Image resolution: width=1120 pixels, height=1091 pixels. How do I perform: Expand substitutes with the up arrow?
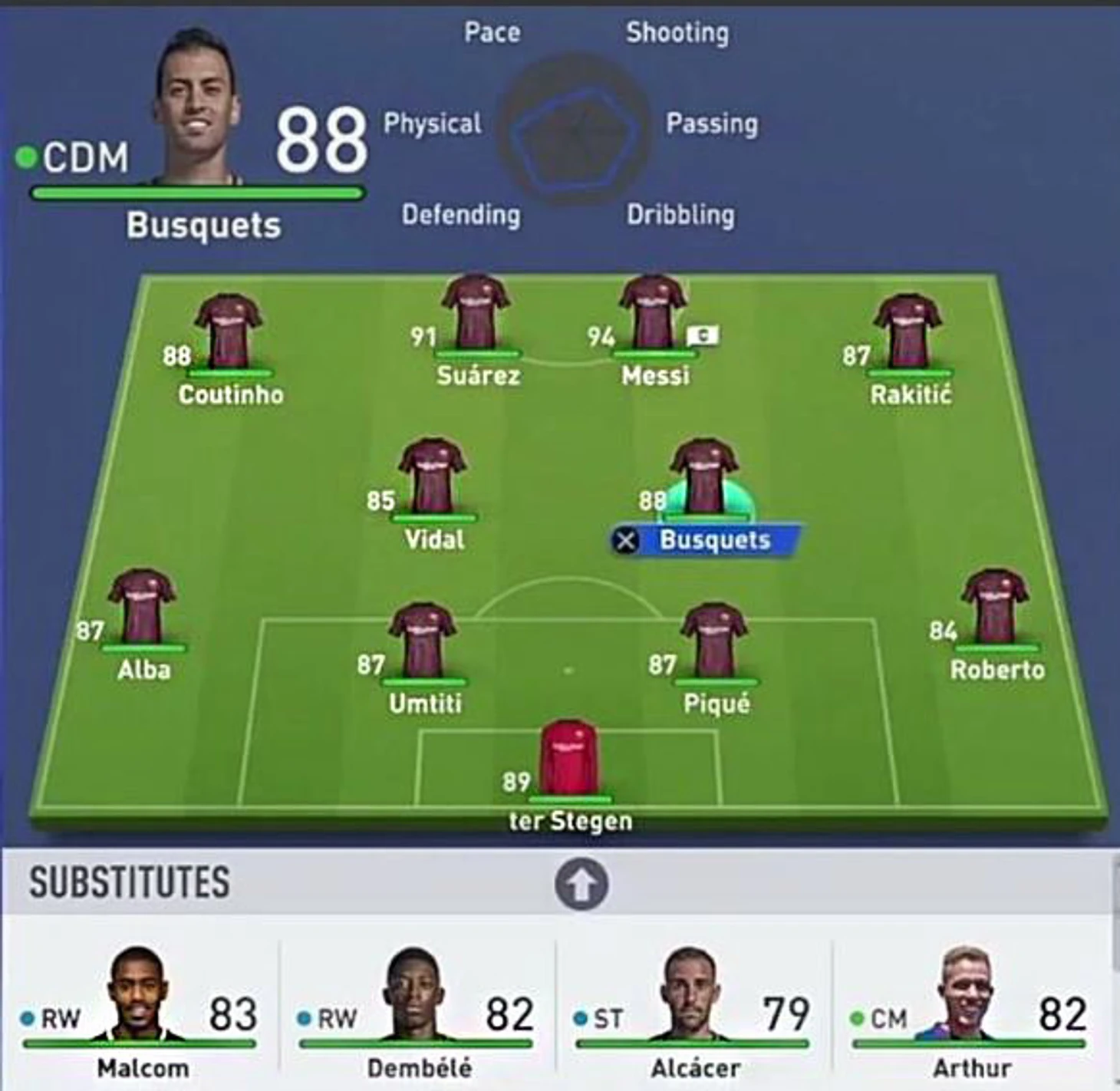[581, 885]
